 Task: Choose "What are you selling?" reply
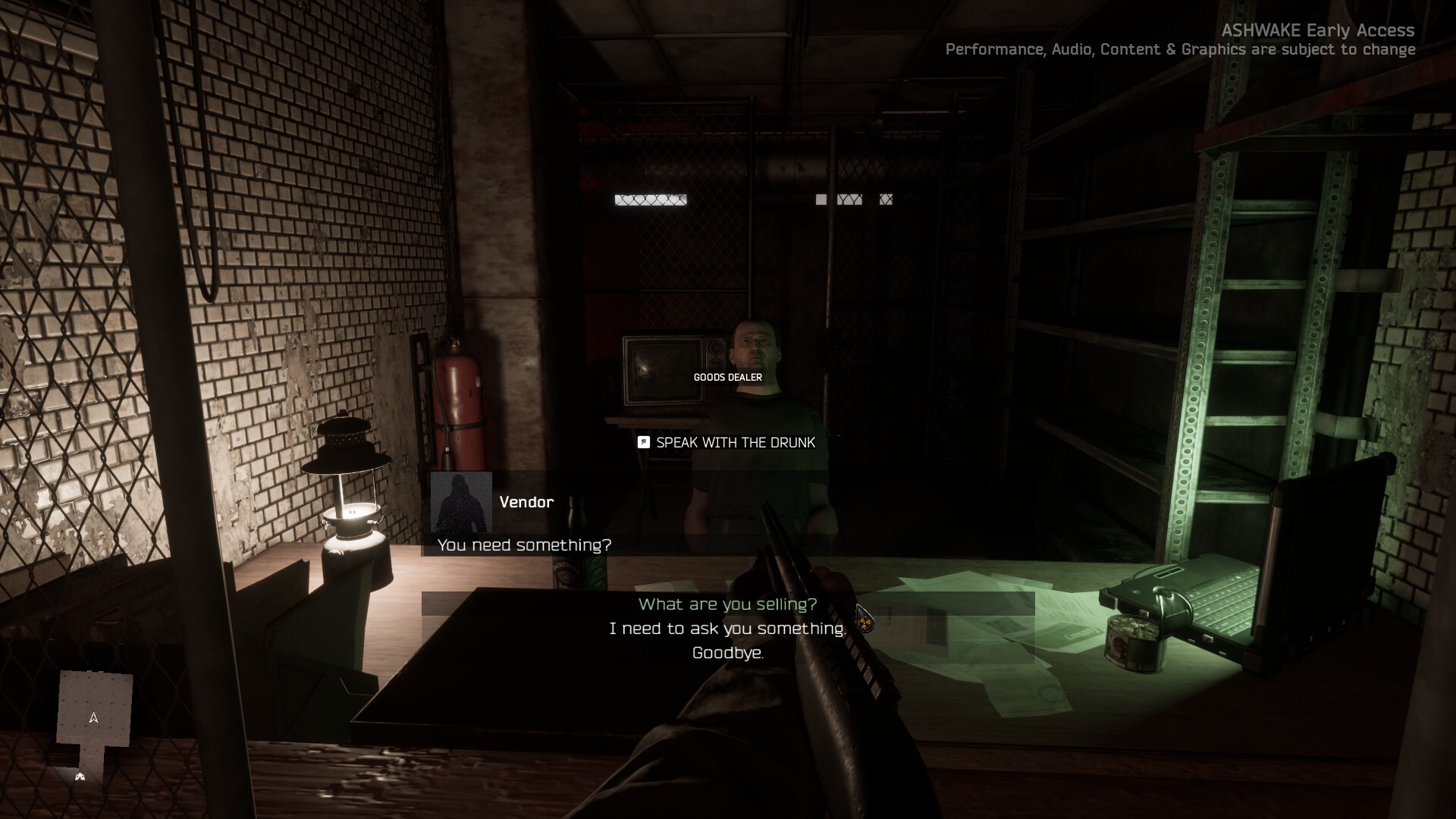[x=727, y=604]
